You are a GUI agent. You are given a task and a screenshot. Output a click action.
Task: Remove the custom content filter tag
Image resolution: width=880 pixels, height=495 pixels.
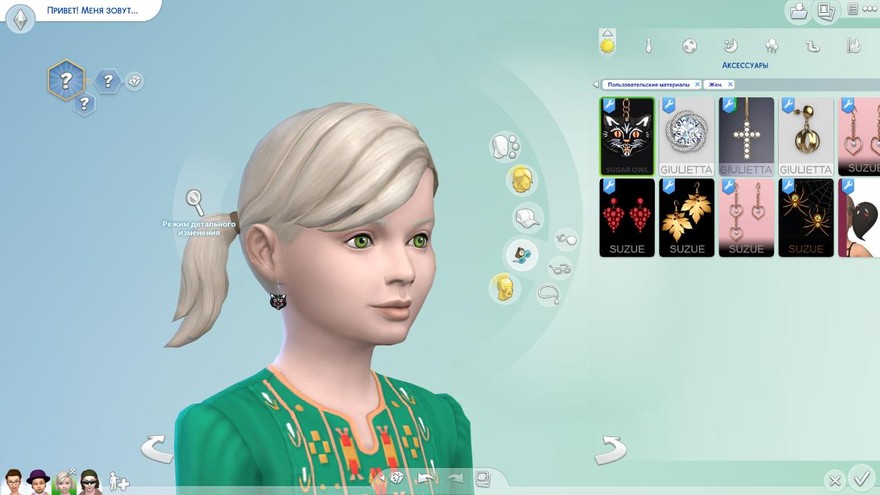pyautogui.click(x=697, y=85)
